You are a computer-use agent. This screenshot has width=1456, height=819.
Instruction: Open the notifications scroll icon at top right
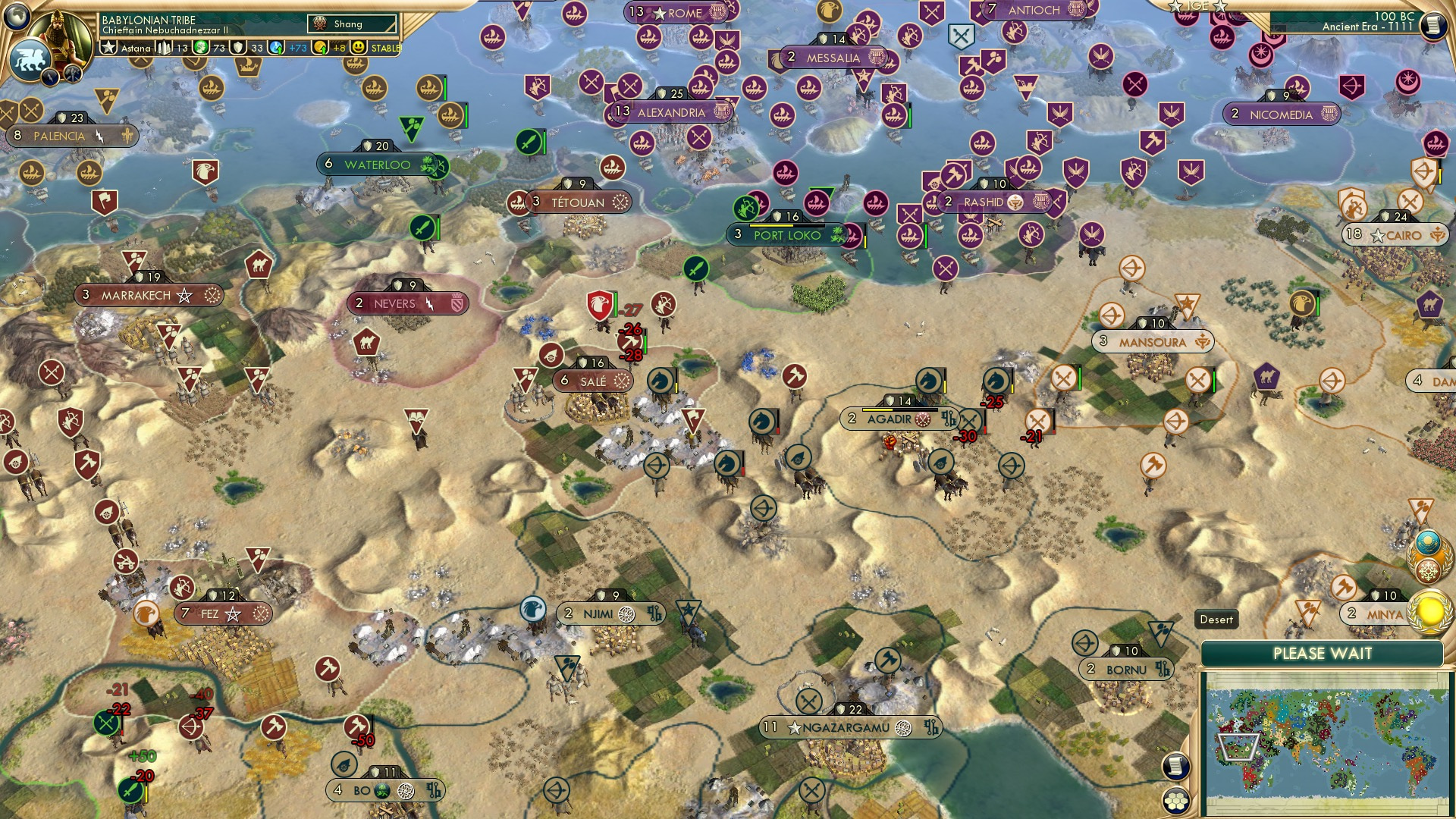click(x=1436, y=27)
